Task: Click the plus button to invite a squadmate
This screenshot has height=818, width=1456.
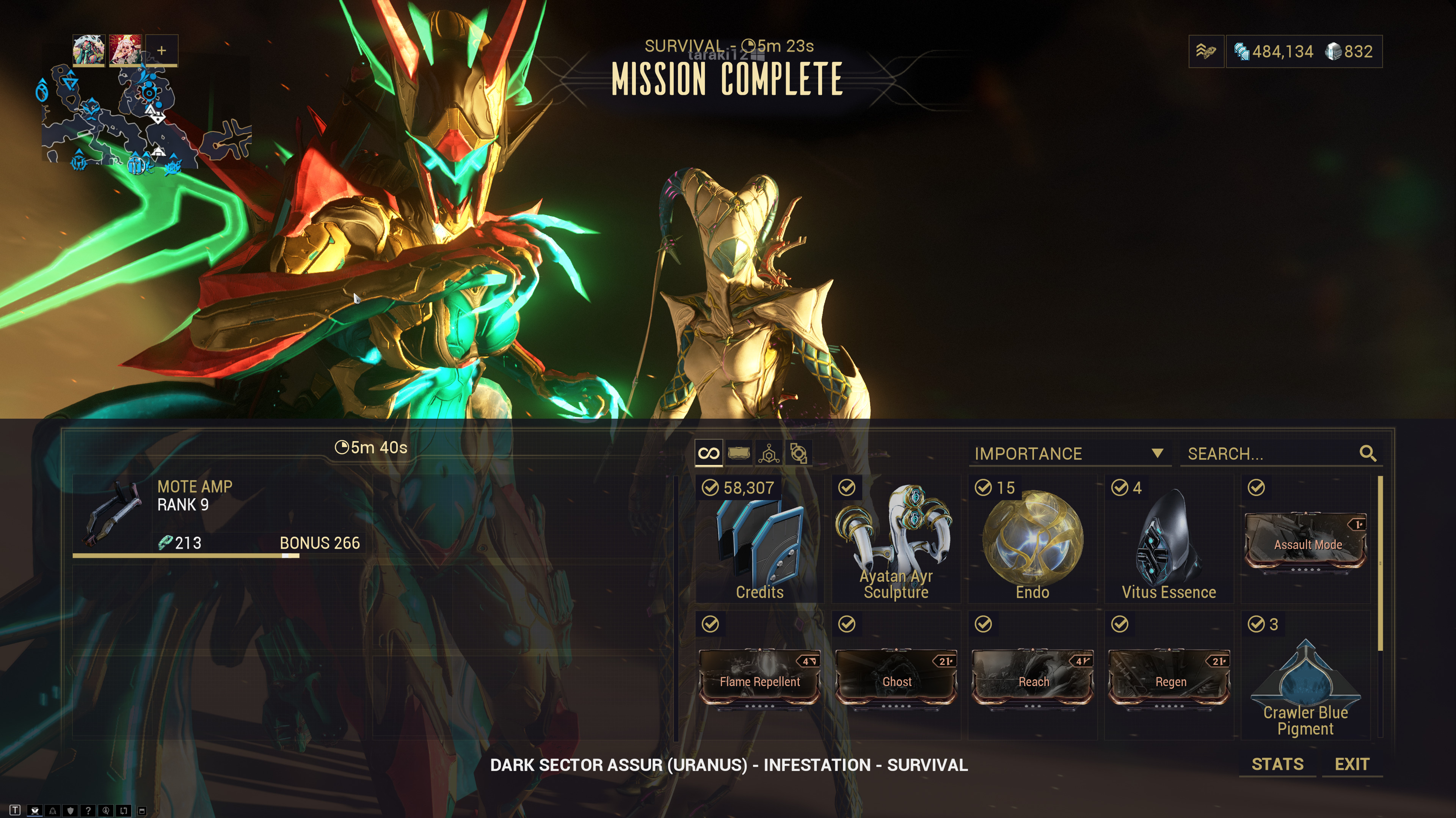Action: [x=162, y=51]
